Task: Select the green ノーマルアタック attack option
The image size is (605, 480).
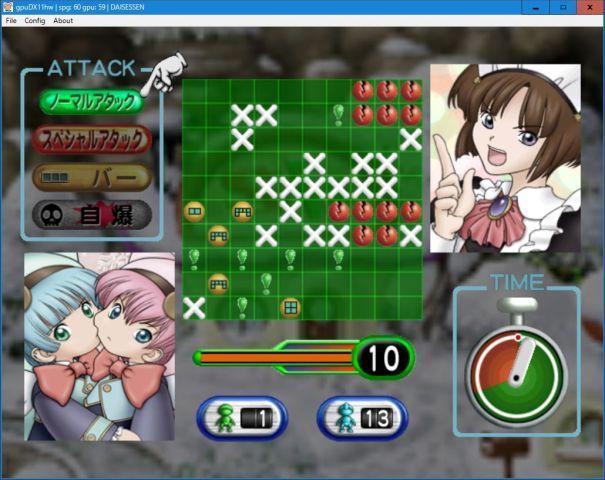Action: click(x=90, y=102)
